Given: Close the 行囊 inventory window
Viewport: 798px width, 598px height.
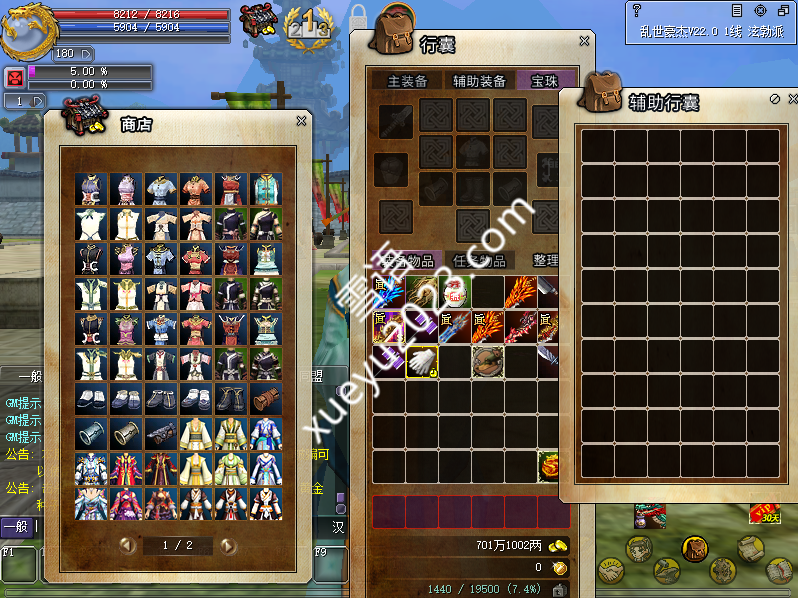Looking at the screenshot, I should tap(584, 42).
